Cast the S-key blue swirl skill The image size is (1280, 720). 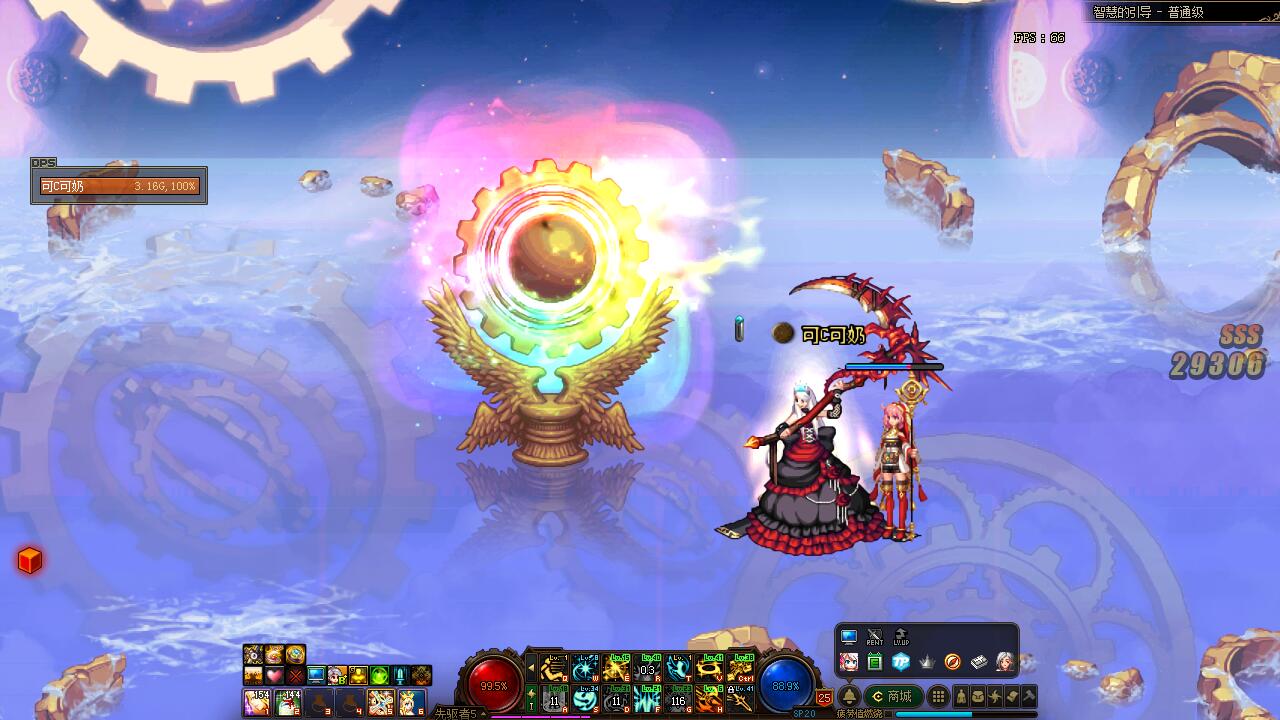[585, 698]
